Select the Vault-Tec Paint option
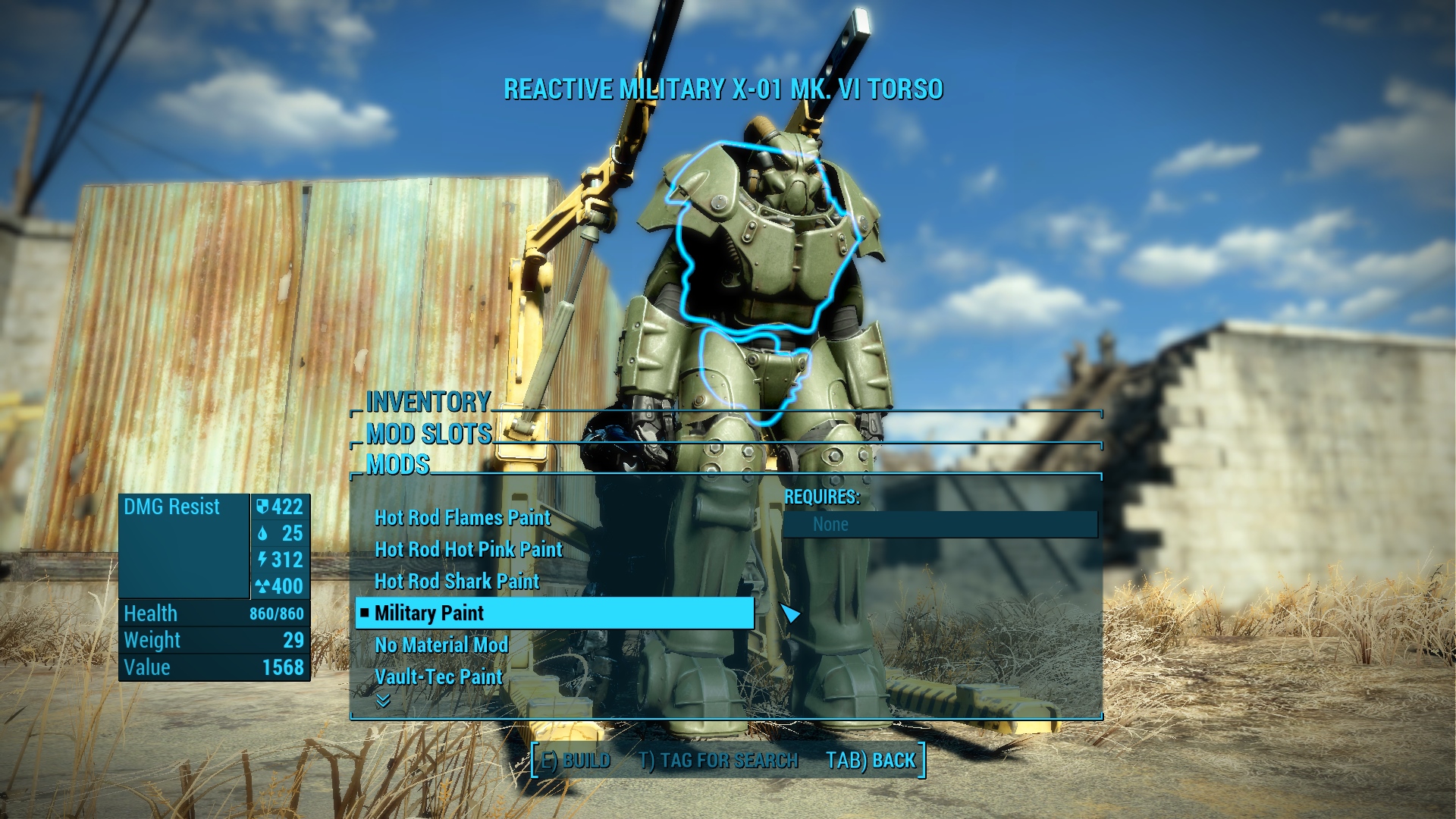 tap(438, 676)
